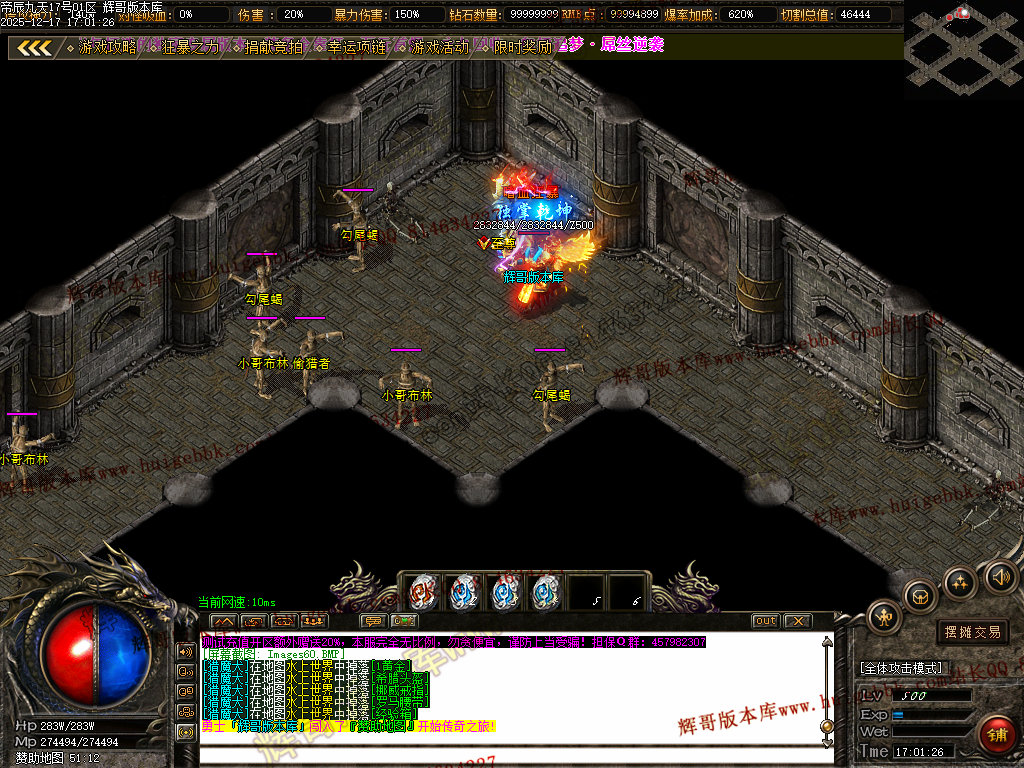Open the bag inventory chest icon

tap(920, 595)
